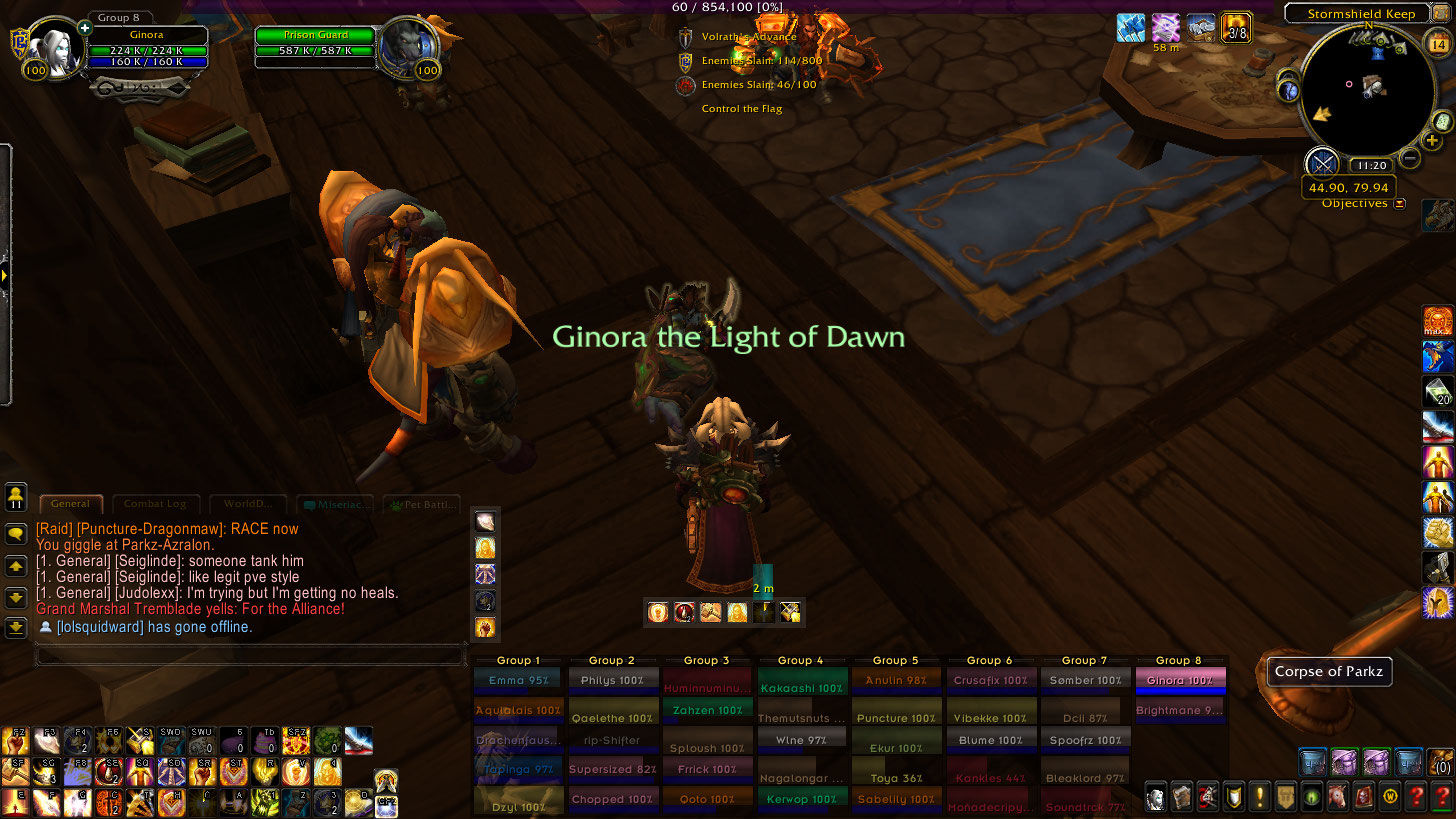
Task: Select Kankles 44% raid frame
Action: point(989,778)
